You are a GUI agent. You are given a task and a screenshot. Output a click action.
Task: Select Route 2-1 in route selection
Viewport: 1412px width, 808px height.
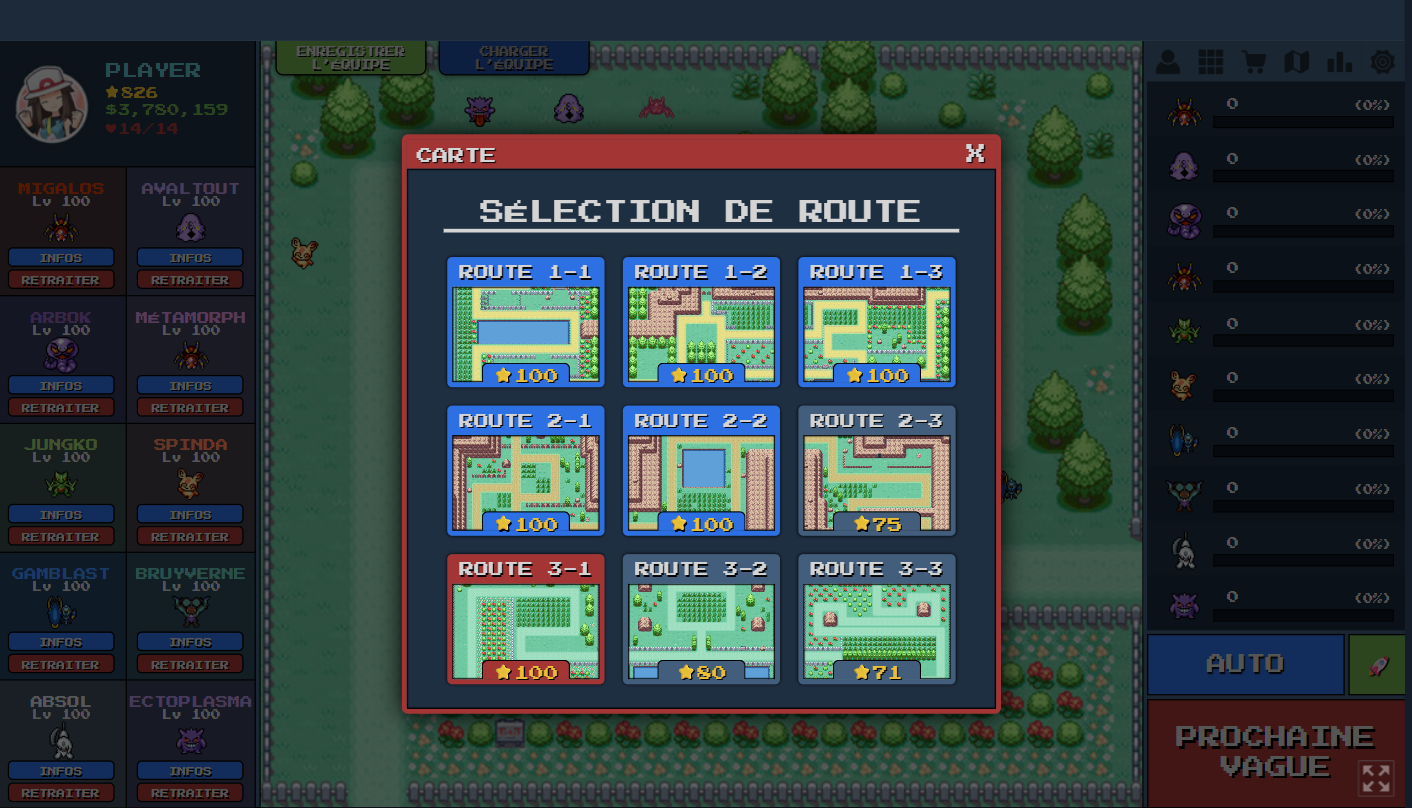pyautogui.click(x=525, y=471)
